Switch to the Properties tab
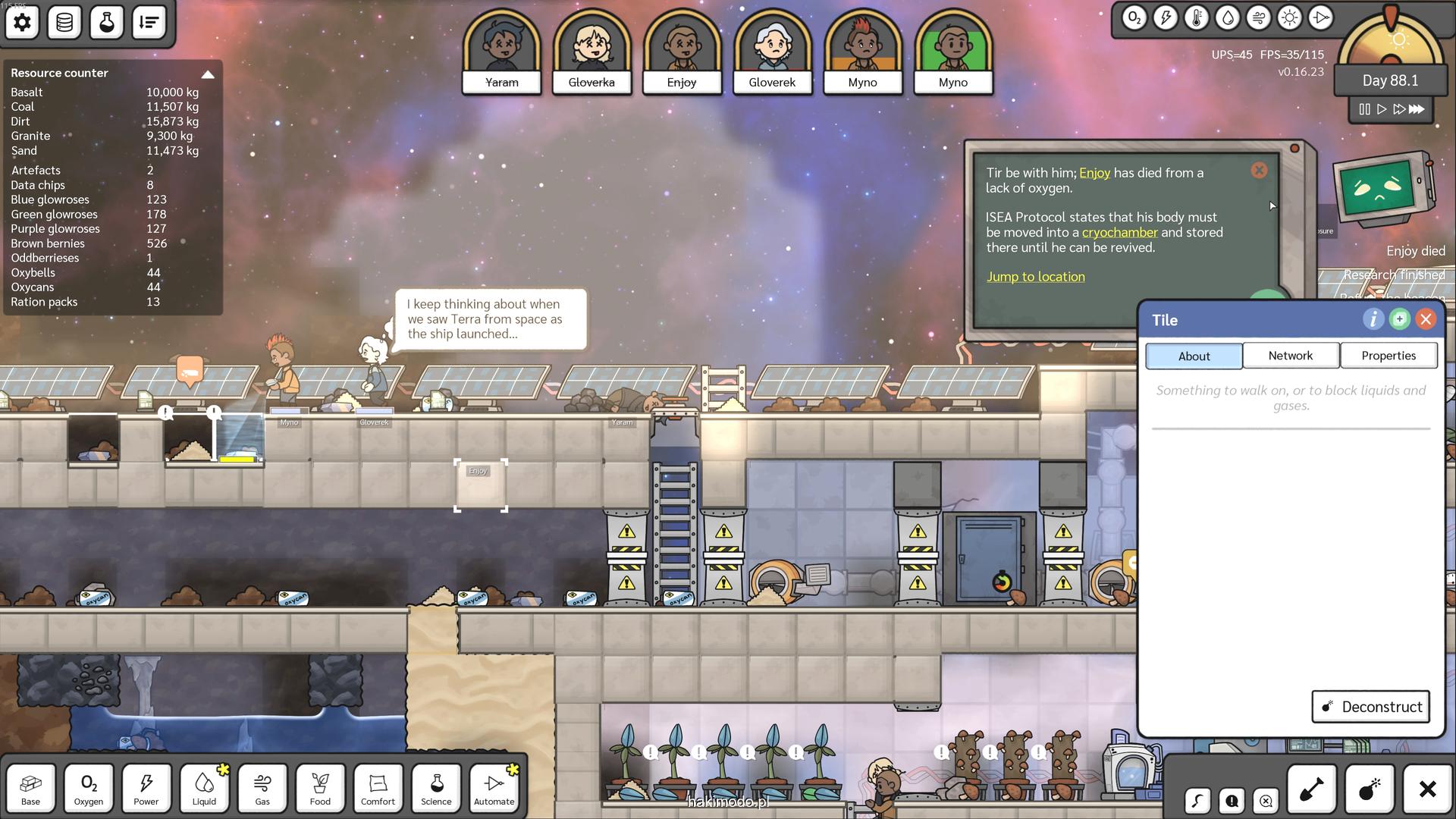This screenshot has width=1456, height=819. 1388,356
